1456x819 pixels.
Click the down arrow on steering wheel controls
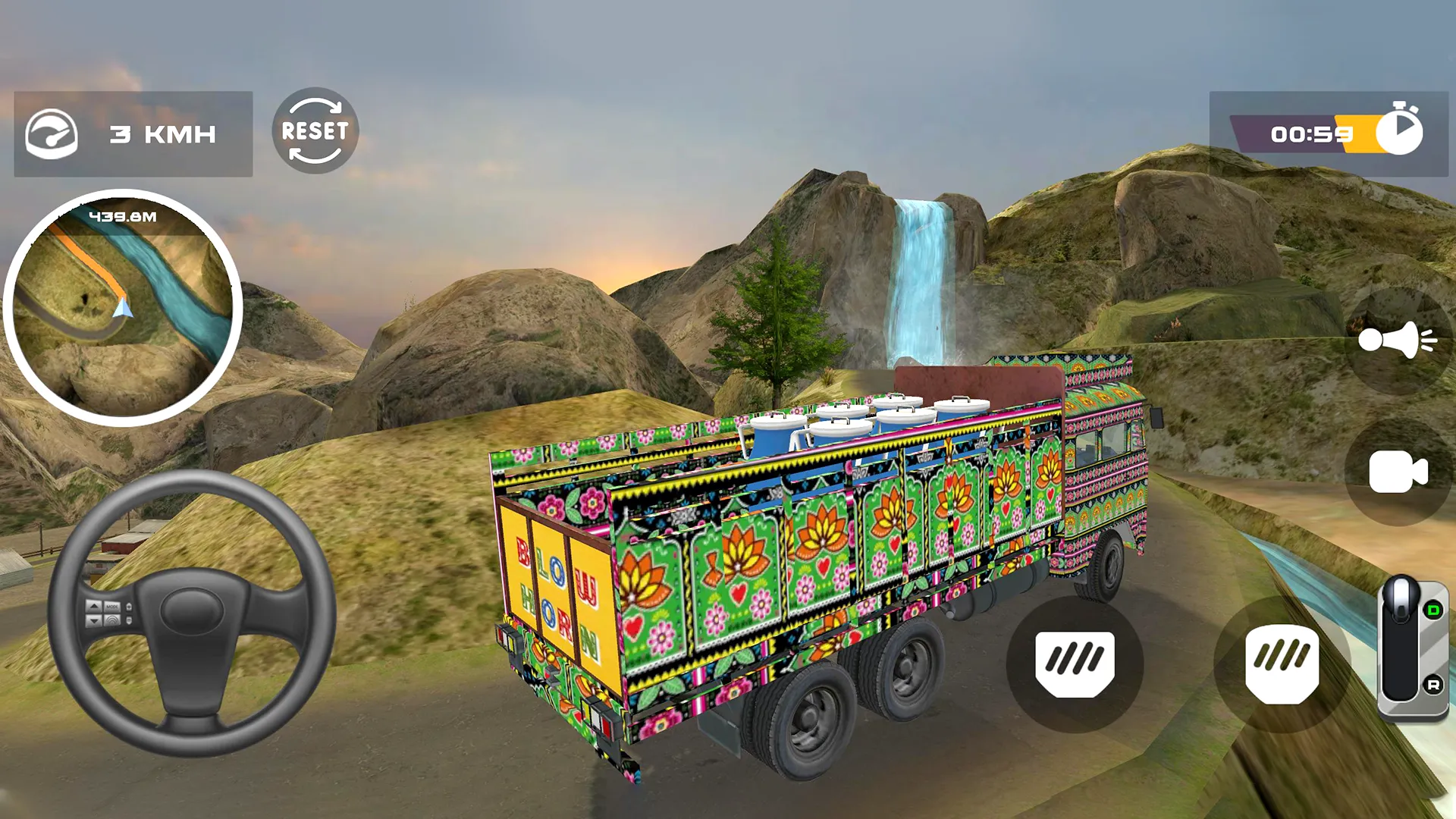coord(93,621)
